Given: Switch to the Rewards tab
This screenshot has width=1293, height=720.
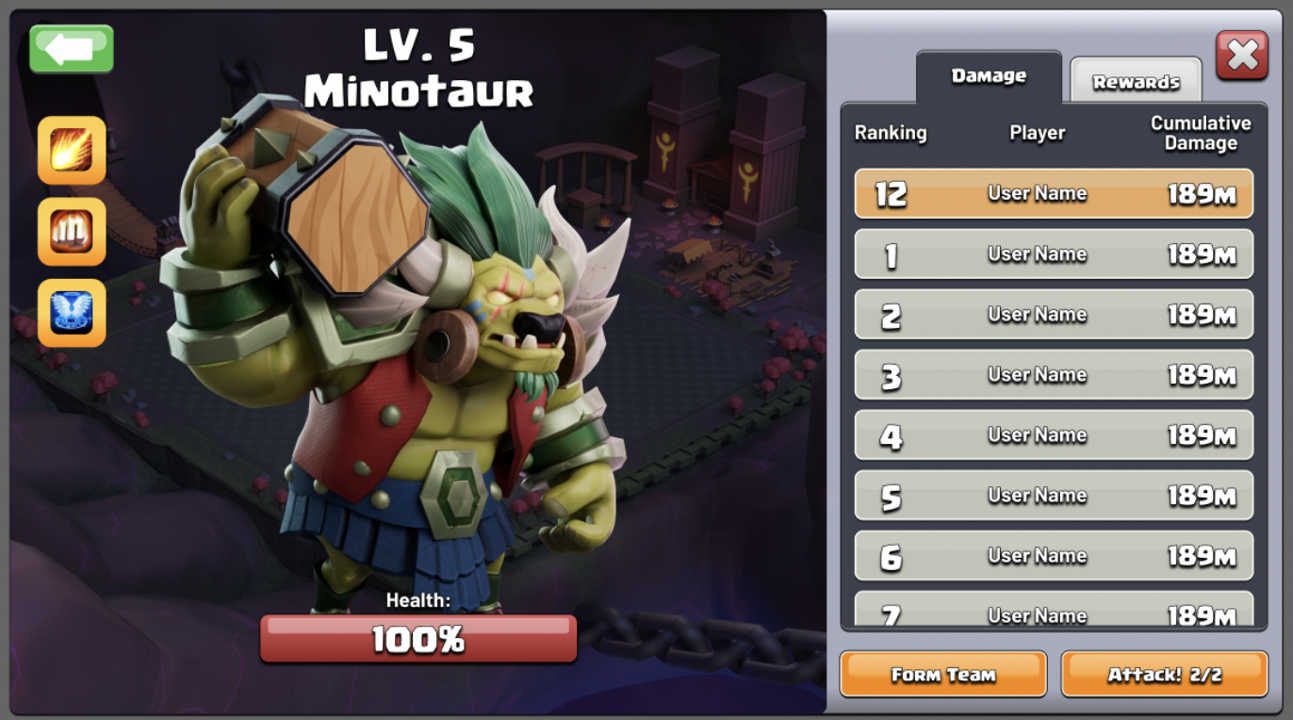Looking at the screenshot, I should click(x=1136, y=81).
